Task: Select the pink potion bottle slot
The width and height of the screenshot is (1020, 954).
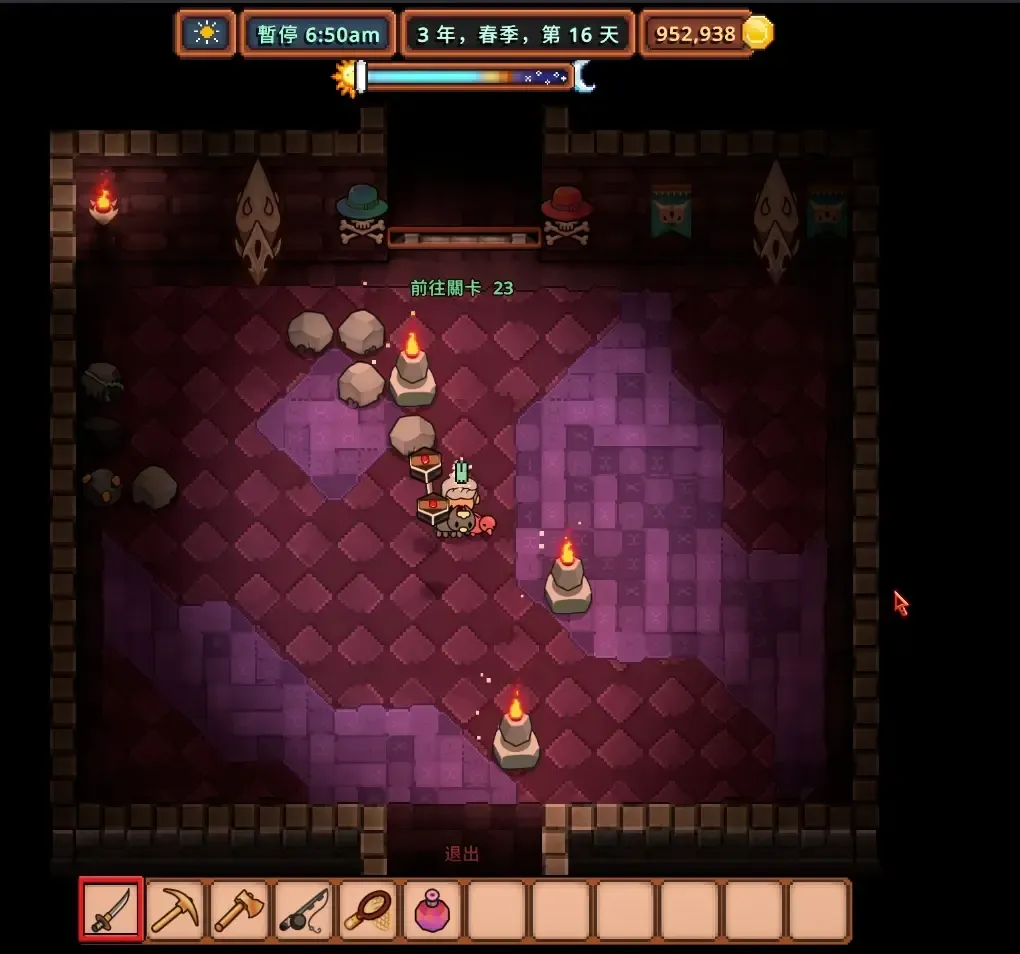Action: coord(432,909)
